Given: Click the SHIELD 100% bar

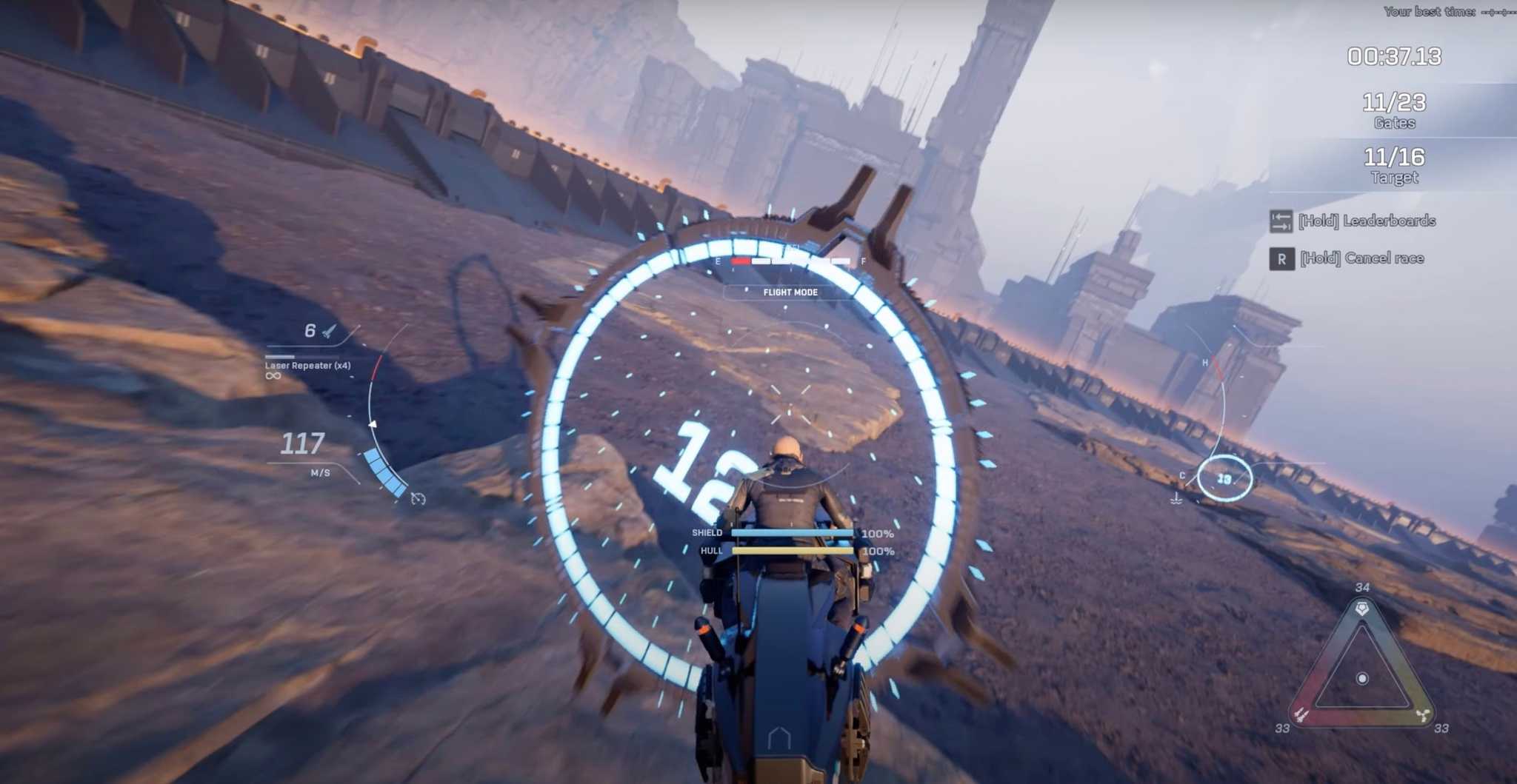Looking at the screenshot, I should [x=793, y=532].
